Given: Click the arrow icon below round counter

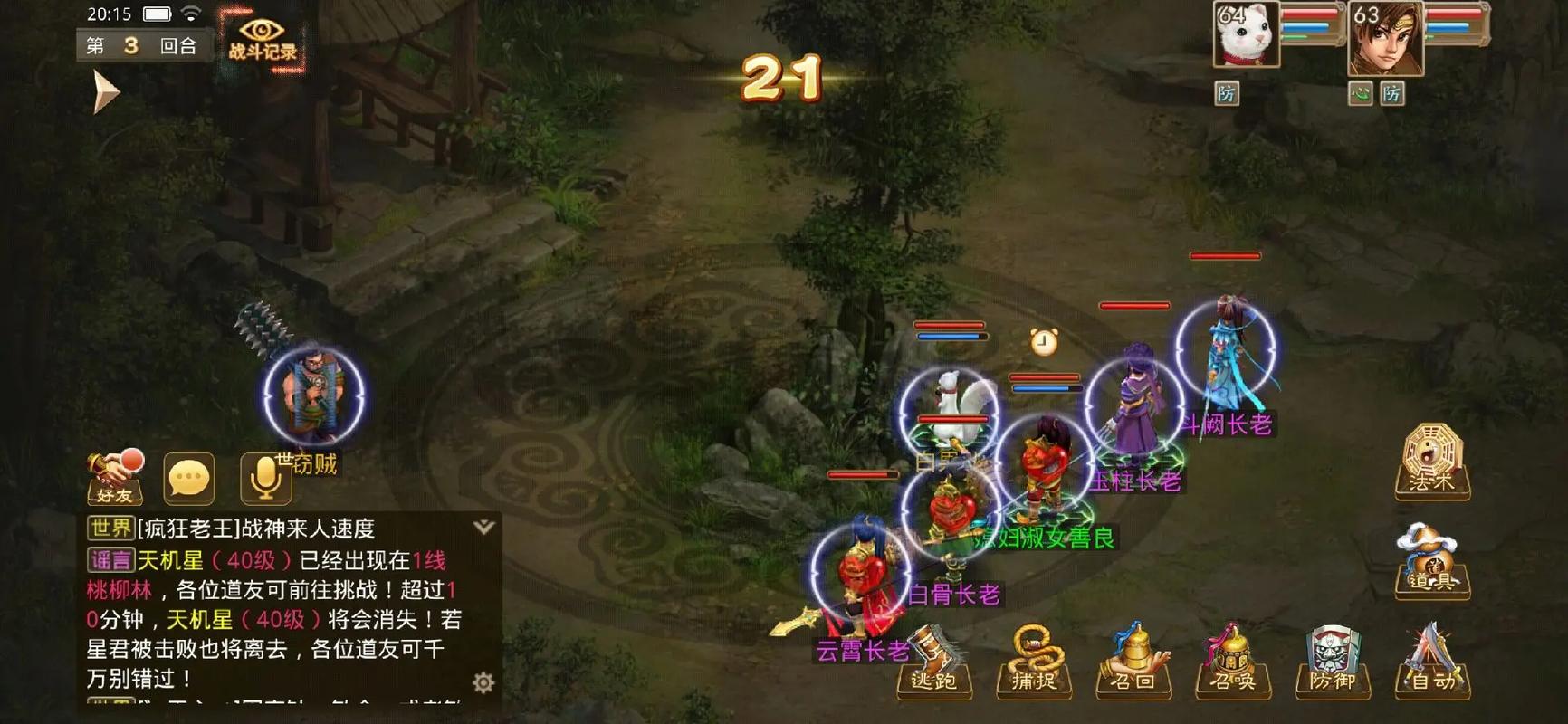Looking at the screenshot, I should pos(105,92).
